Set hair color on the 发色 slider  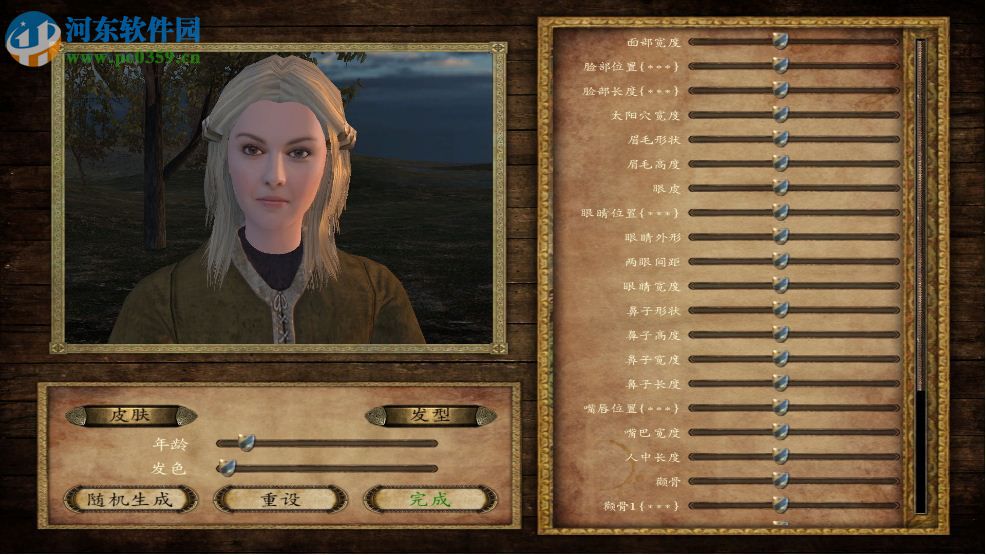[x=228, y=467]
